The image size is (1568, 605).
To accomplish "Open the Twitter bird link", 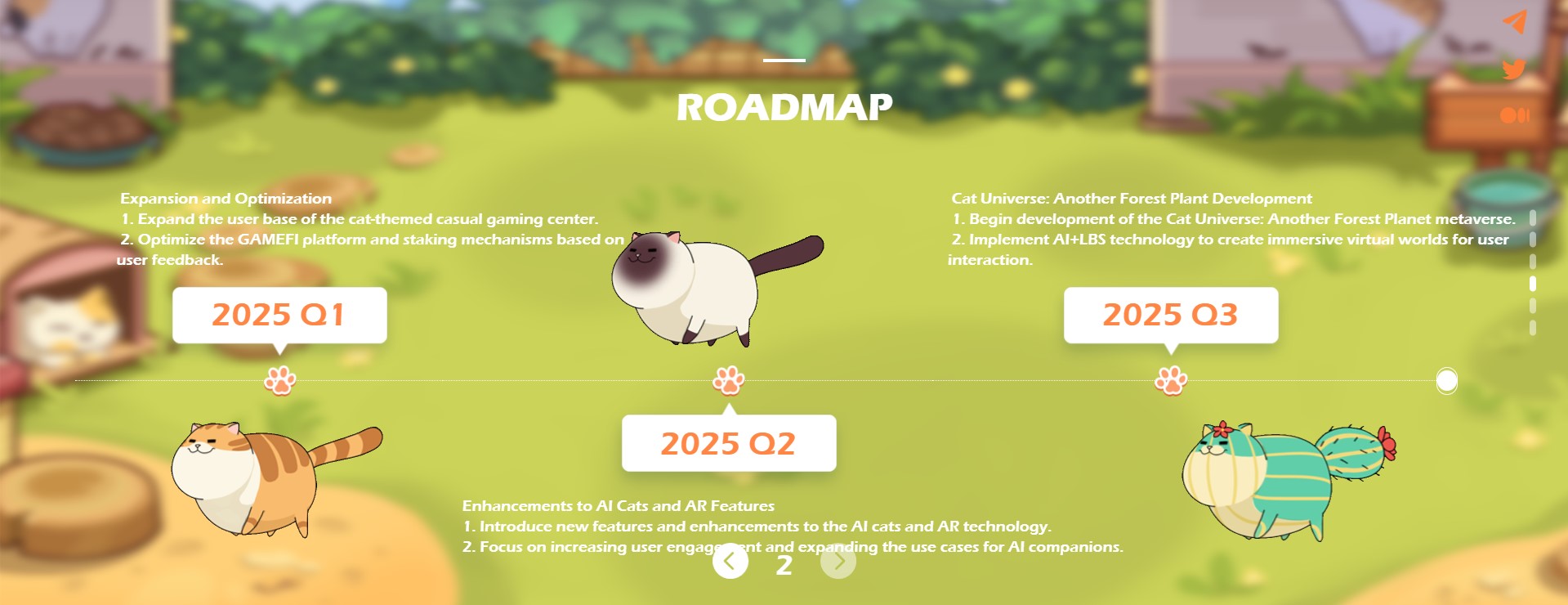I will [x=1514, y=69].
